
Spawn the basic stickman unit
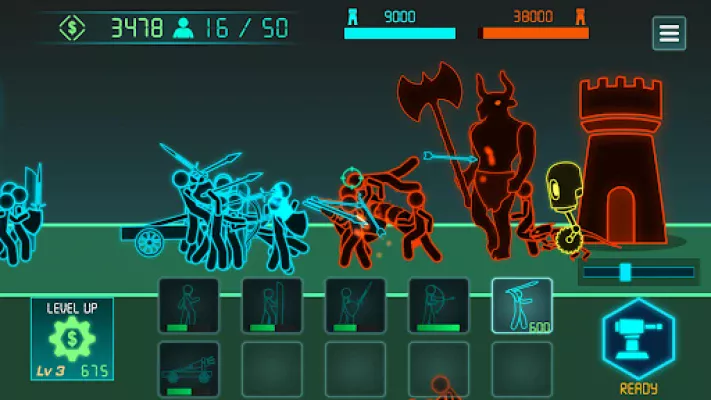point(188,305)
